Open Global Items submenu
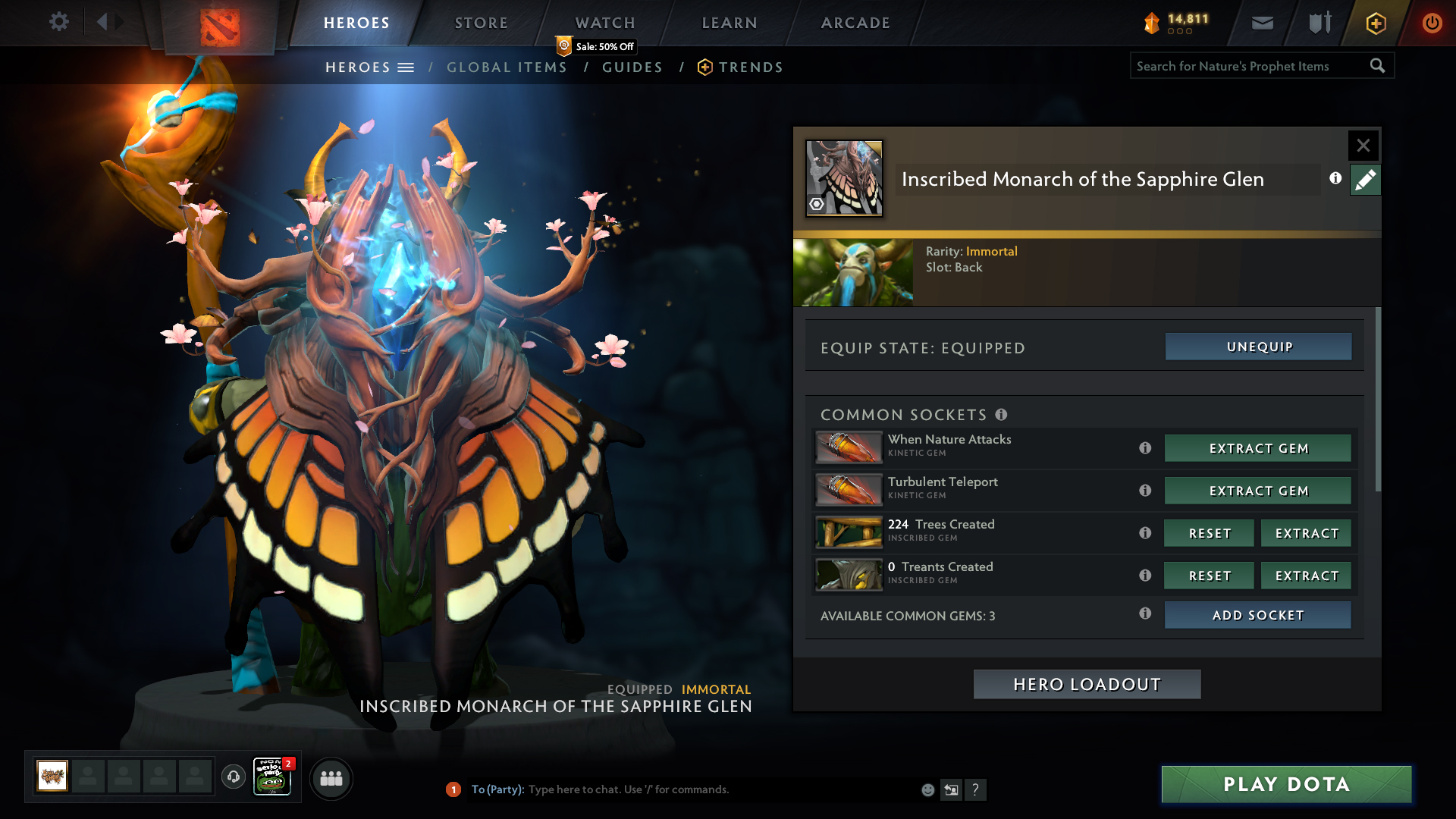The width and height of the screenshot is (1456, 819). pos(507,67)
